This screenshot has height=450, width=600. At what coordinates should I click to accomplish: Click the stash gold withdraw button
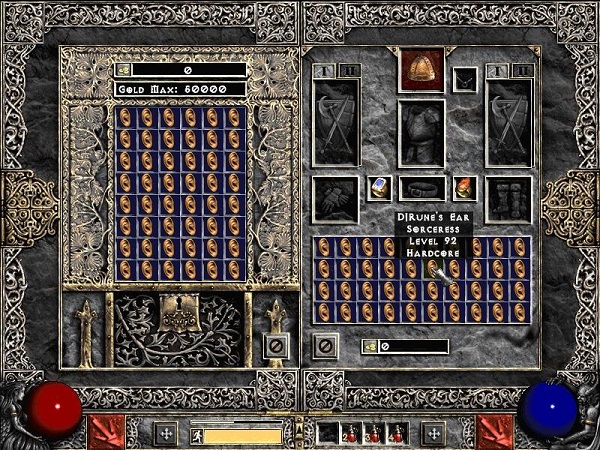[123, 70]
